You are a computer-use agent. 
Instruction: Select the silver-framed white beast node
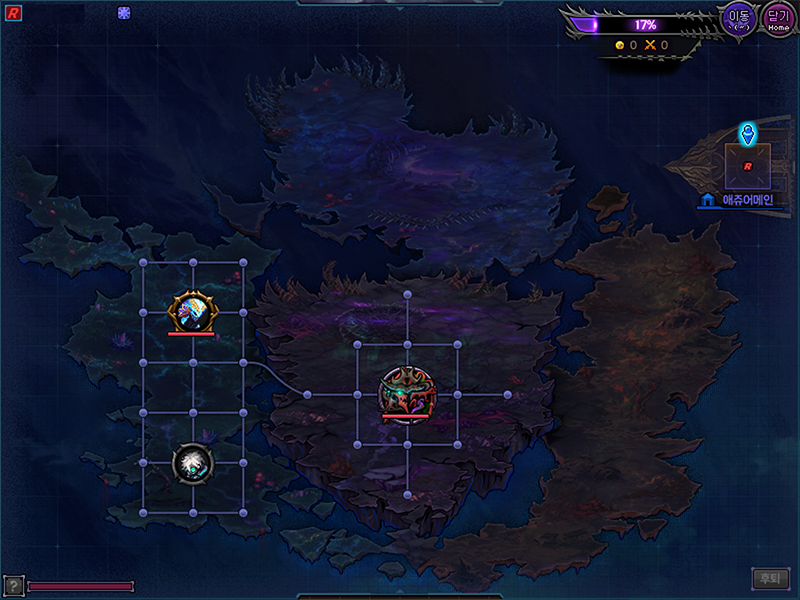click(191, 463)
